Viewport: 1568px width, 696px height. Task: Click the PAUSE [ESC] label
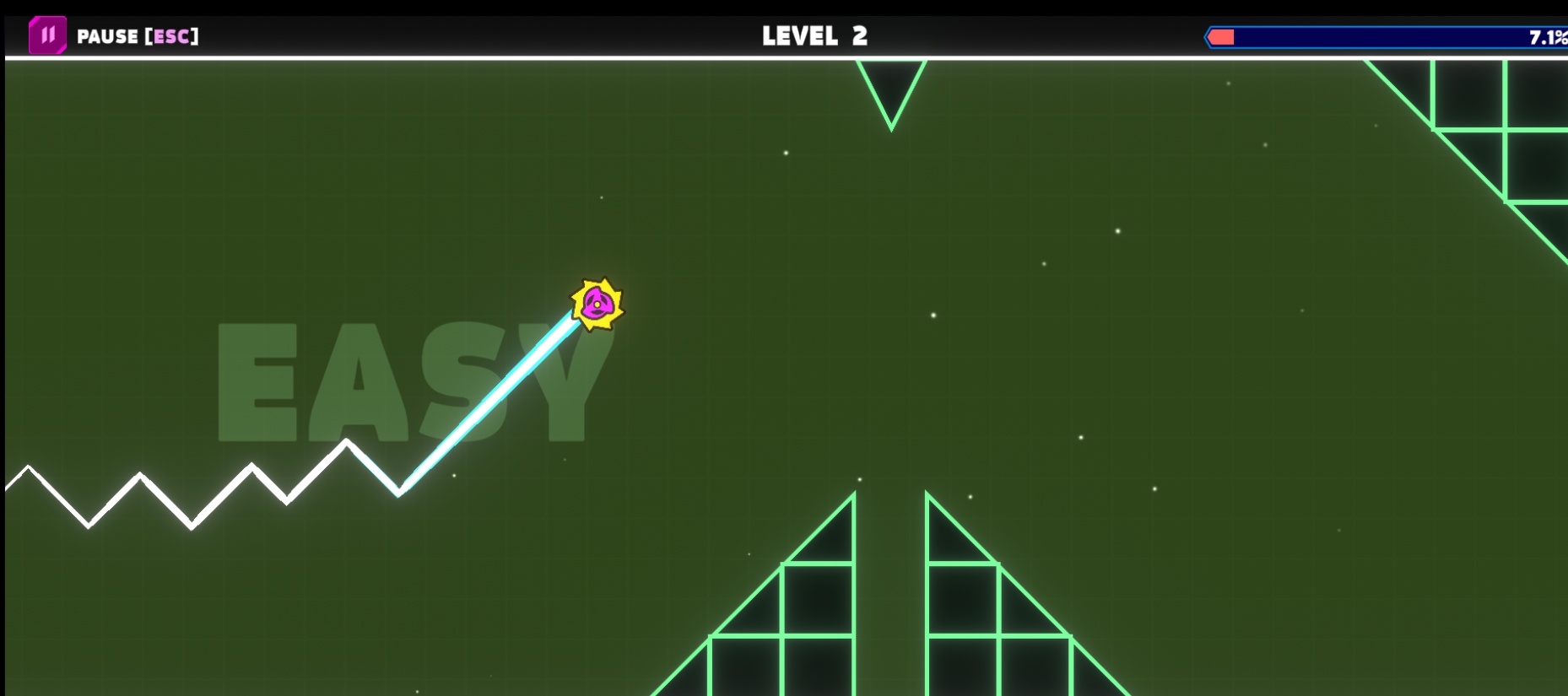tap(138, 36)
